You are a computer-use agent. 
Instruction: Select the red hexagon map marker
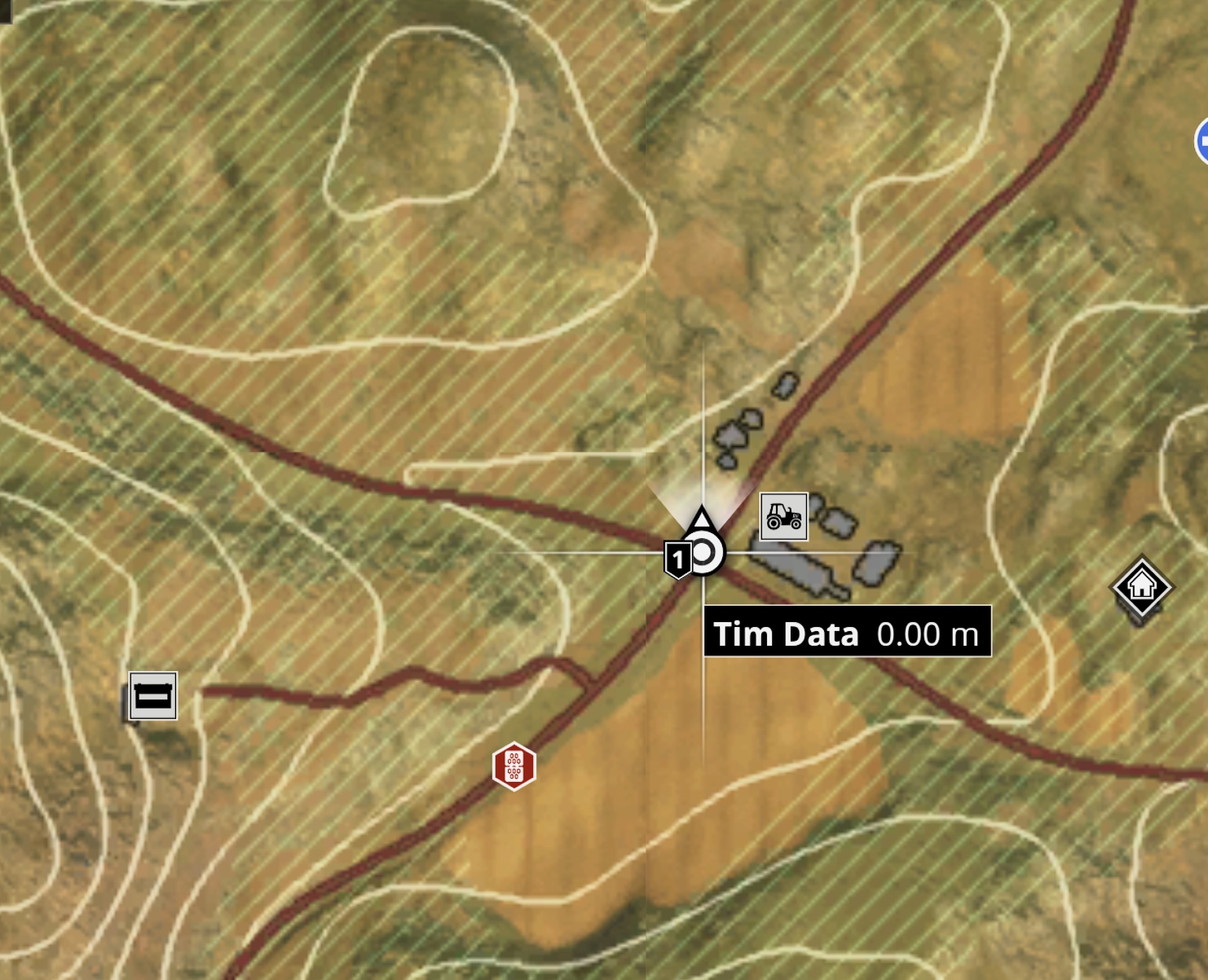point(514,766)
